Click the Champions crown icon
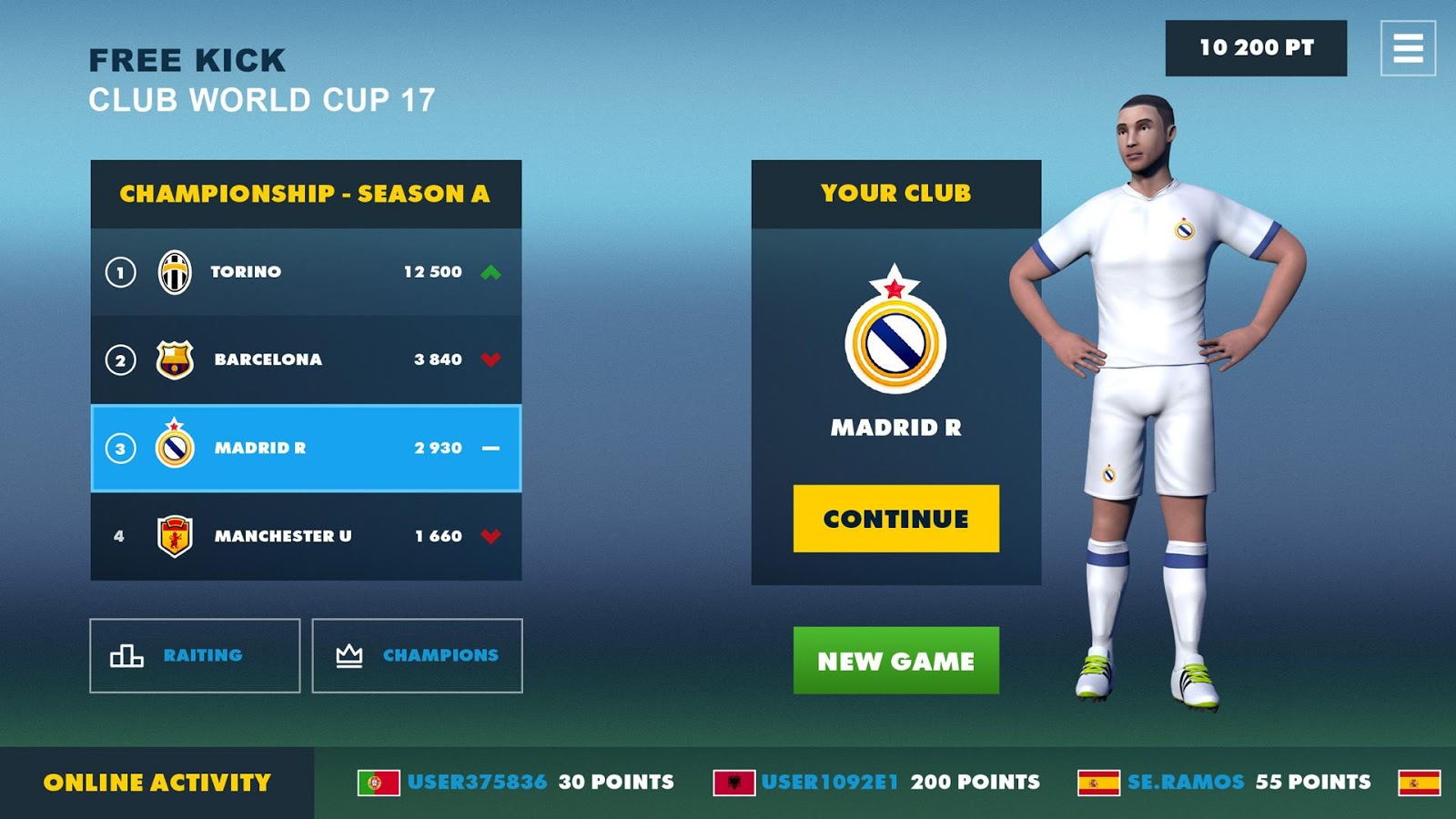This screenshot has width=1456, height=819. (349, 654)
